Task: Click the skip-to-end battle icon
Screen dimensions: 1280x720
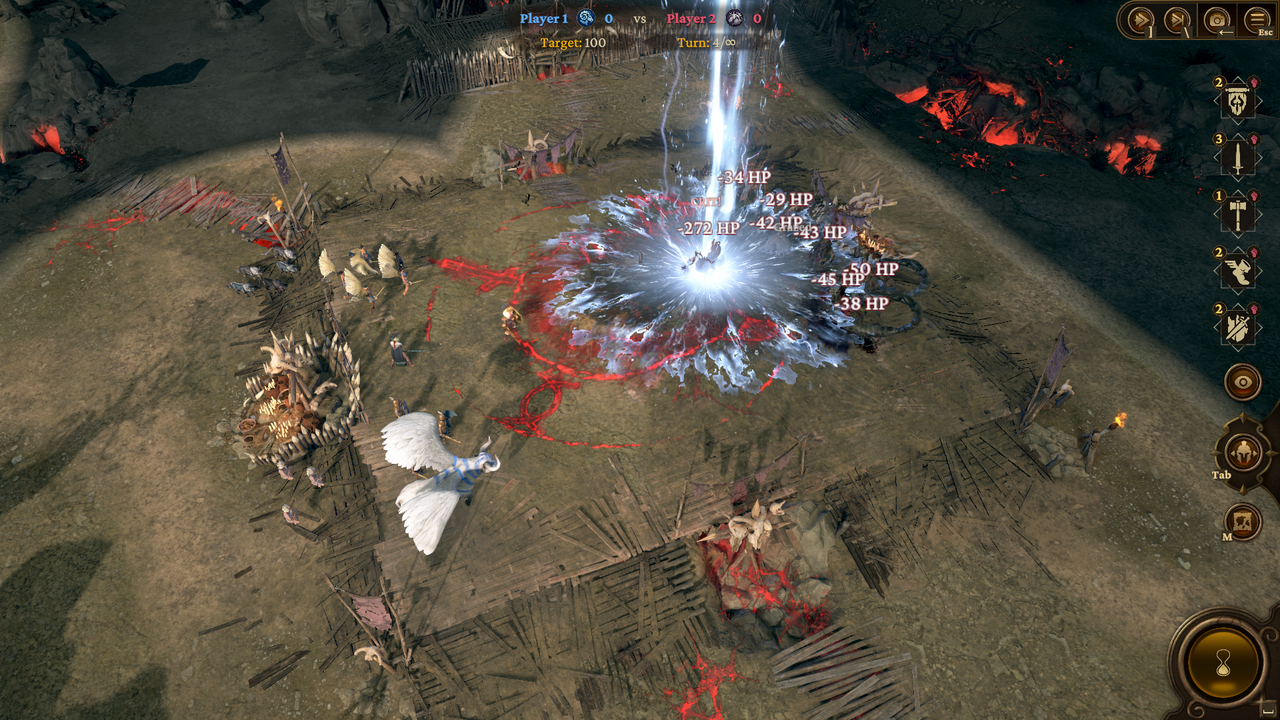Action: [1175, 18]
